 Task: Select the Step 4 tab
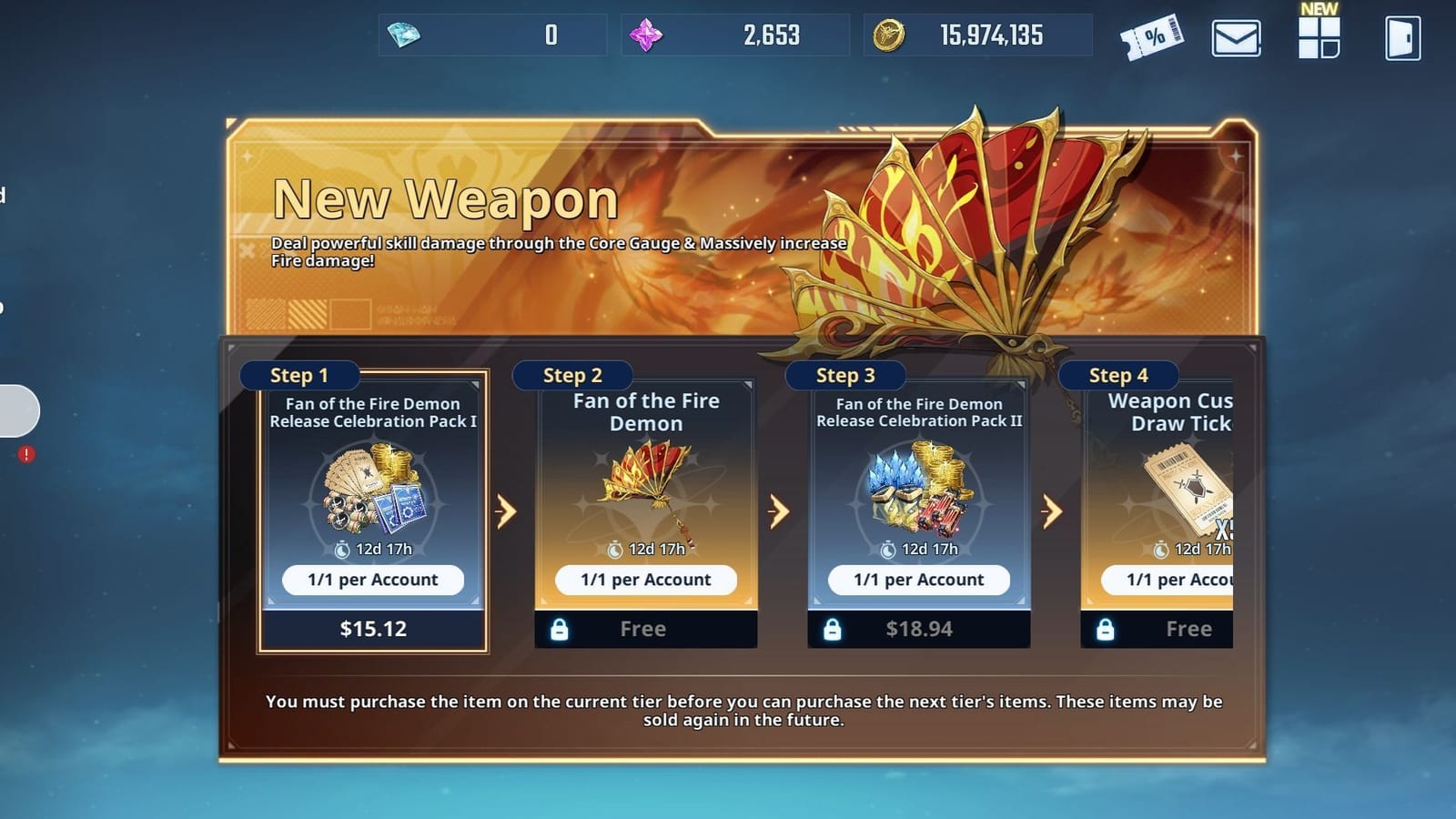(1118, 375)
